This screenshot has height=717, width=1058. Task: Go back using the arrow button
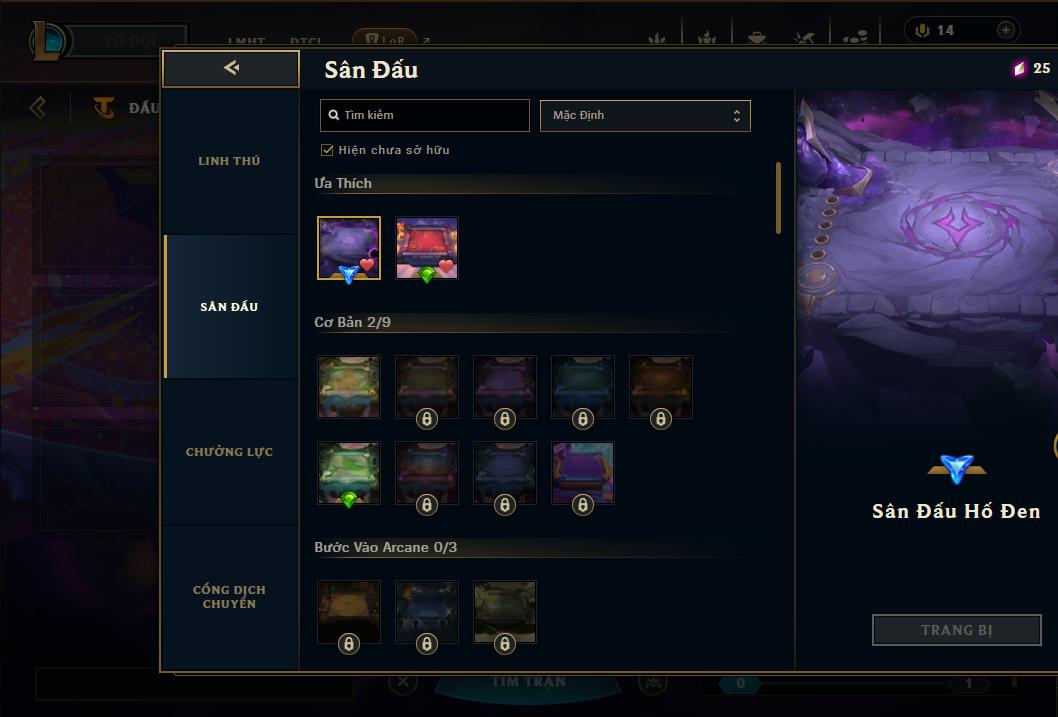click(x=231, y=68)
